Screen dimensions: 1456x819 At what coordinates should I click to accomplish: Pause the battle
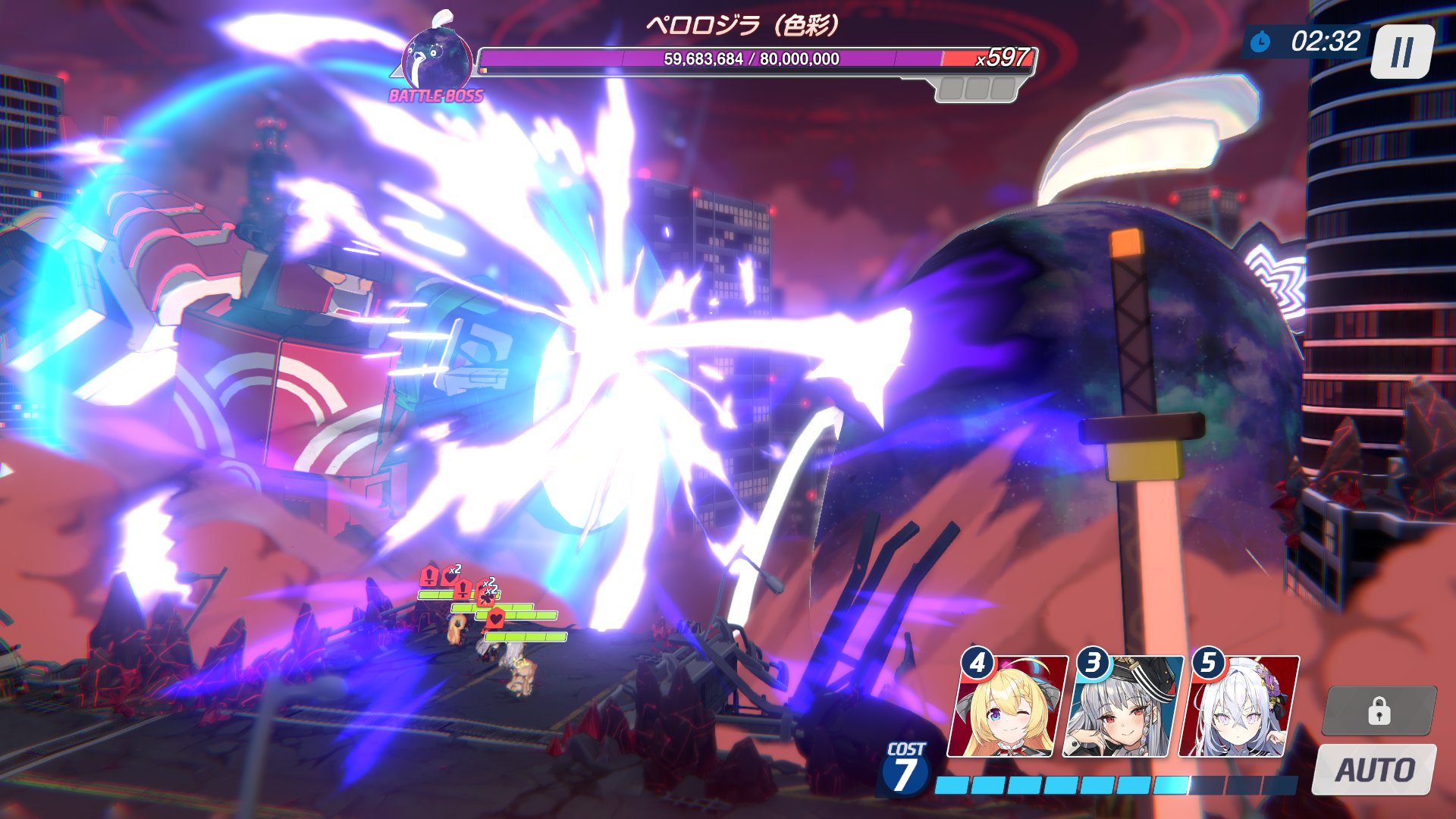click(x=1402, y=52)
